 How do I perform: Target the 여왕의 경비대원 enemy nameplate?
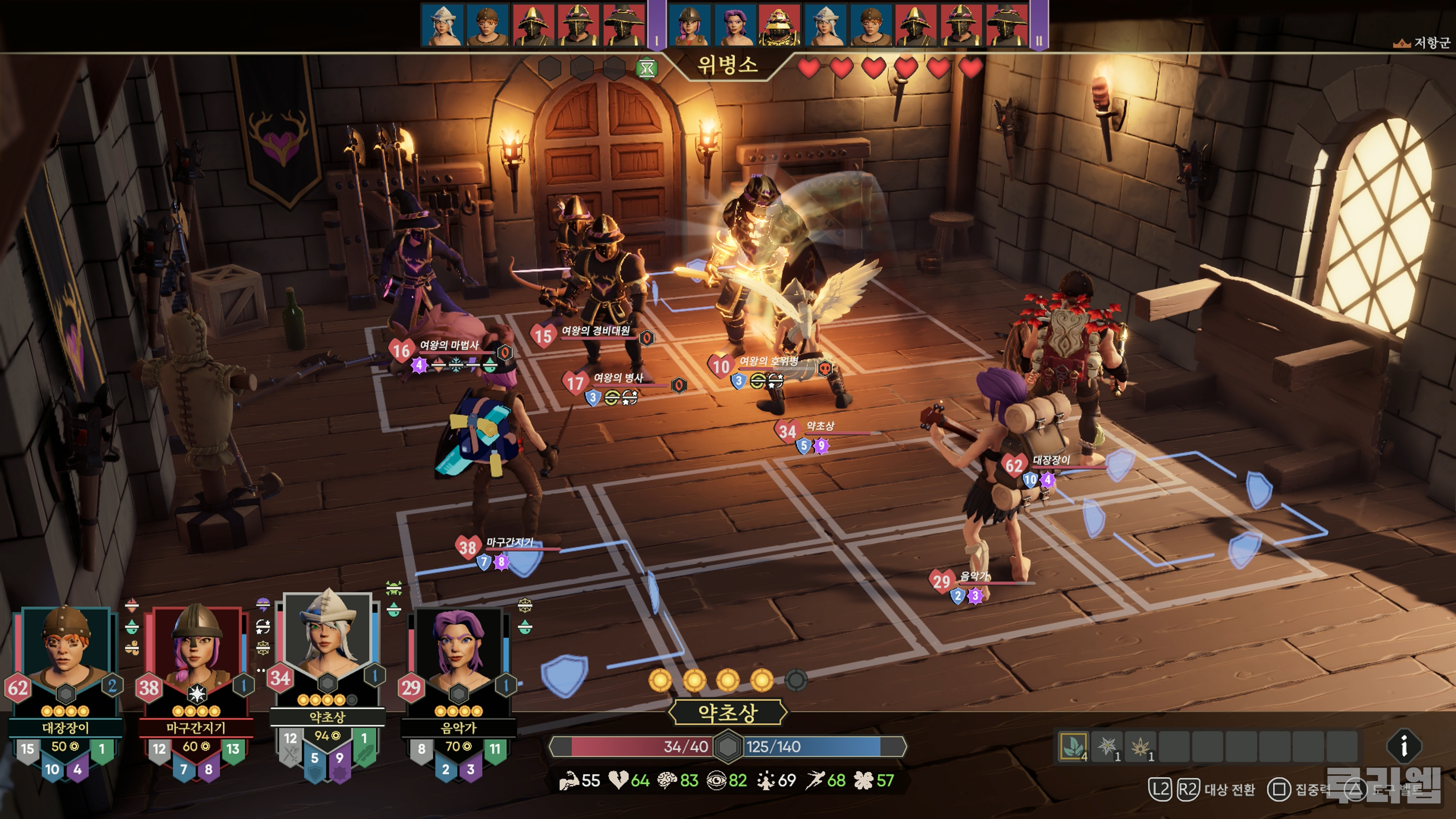[595, 331]
